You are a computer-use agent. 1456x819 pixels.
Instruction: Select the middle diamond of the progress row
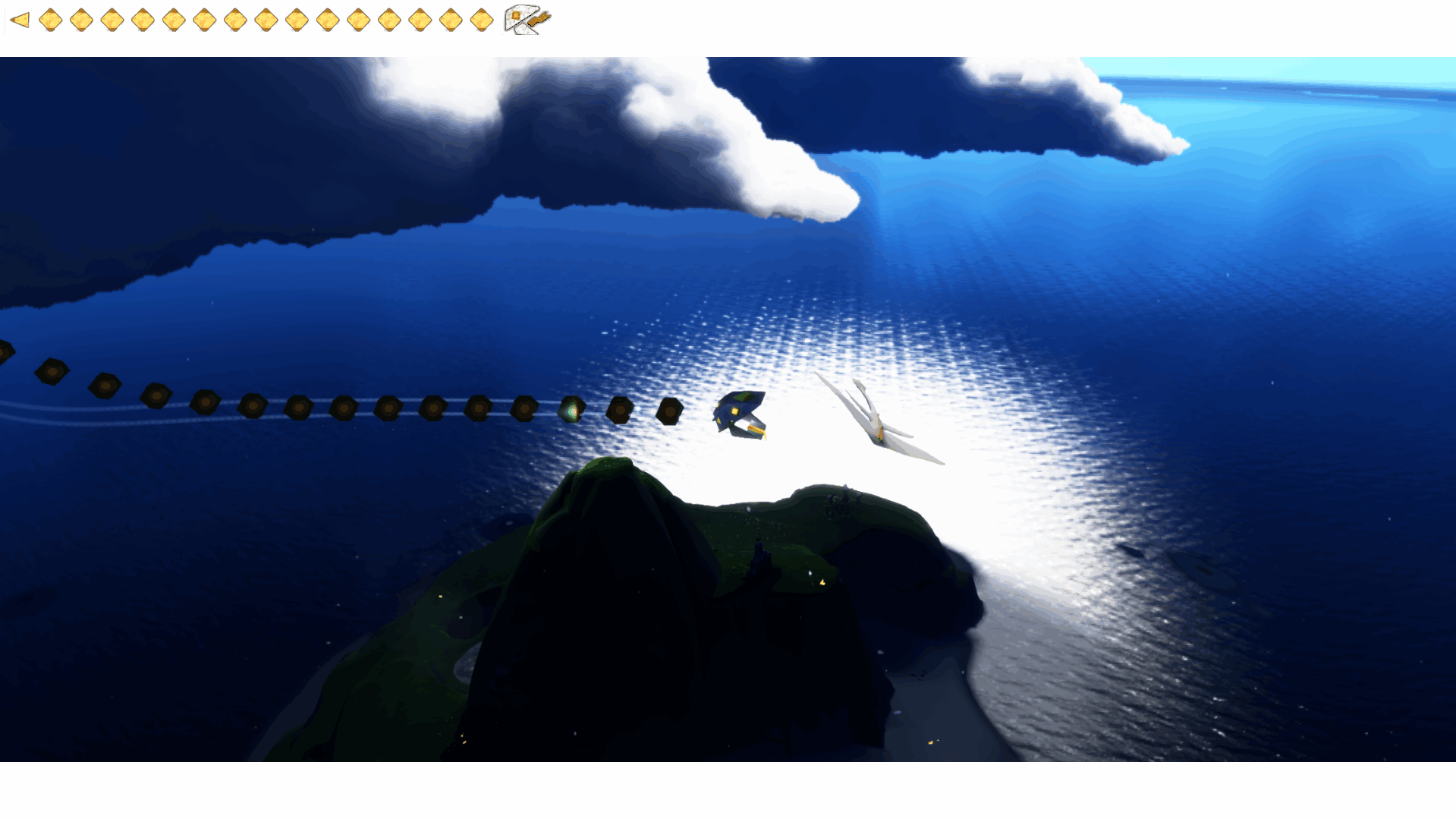266,20
